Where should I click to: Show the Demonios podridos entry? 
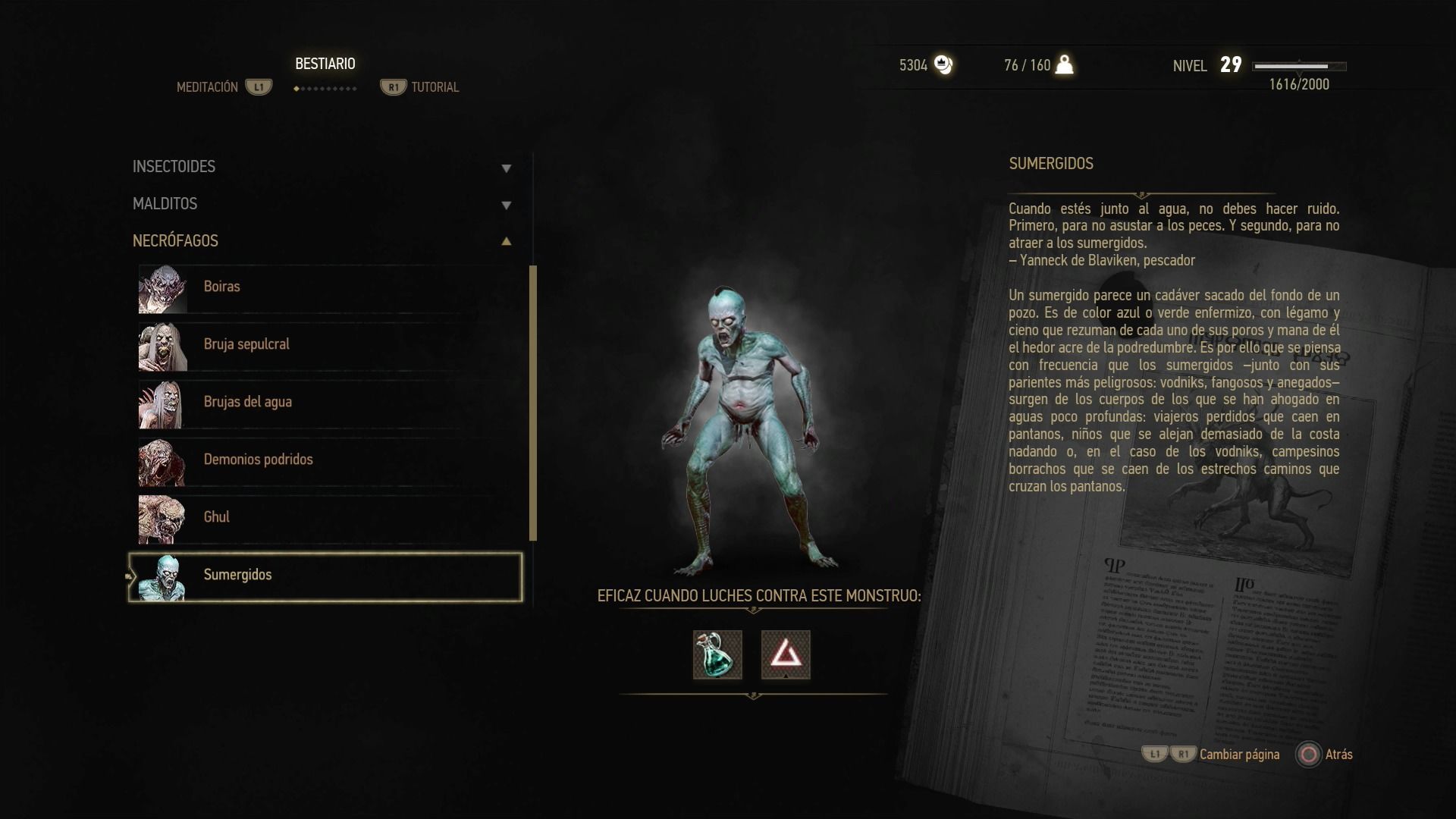[326, 460]
